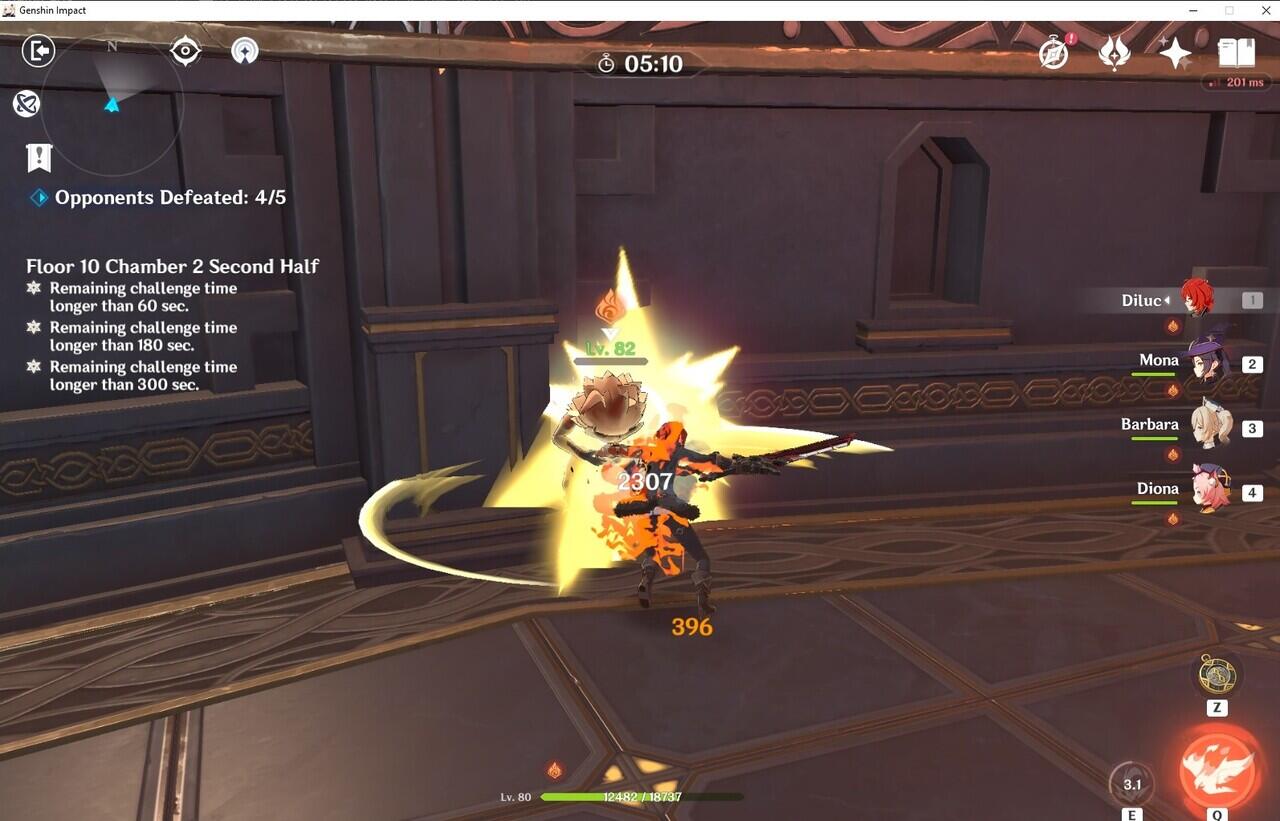Use the compass gadget icon

(1217, 677)
